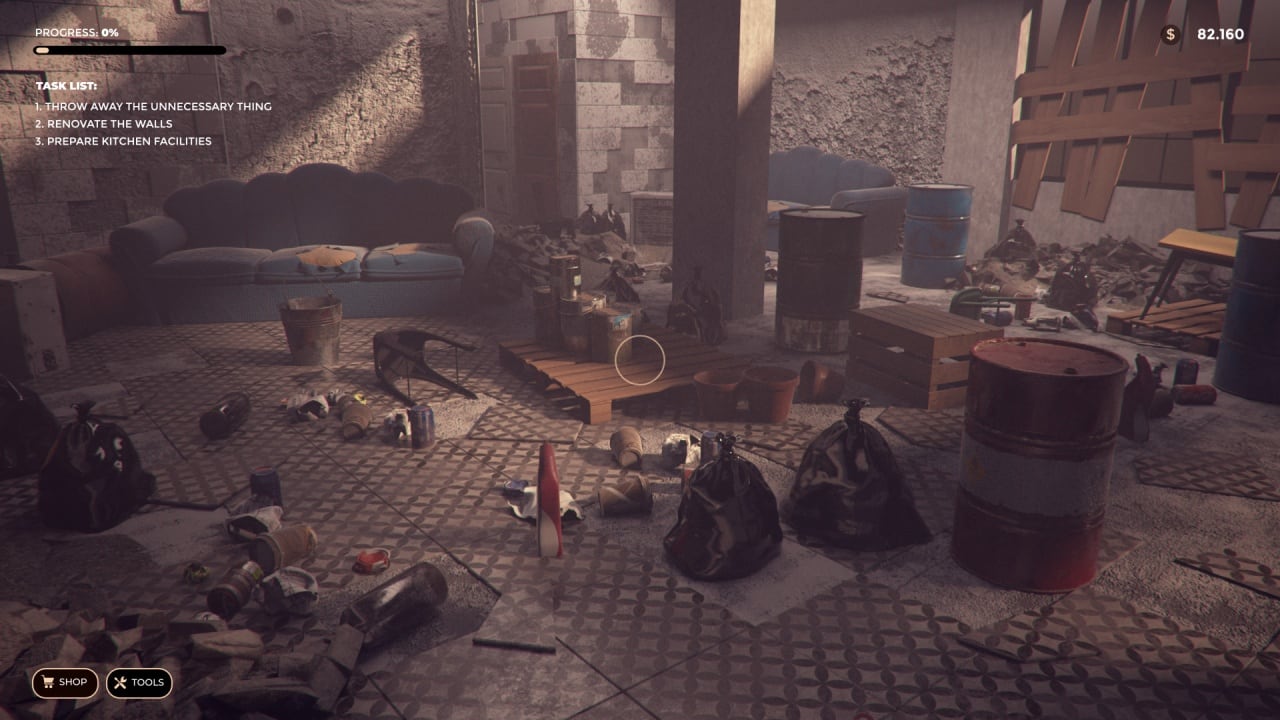Screen dimensions: 1280x720
Task: Select the "Throw away the unnecessary thing" task
Action: point(153,107)
